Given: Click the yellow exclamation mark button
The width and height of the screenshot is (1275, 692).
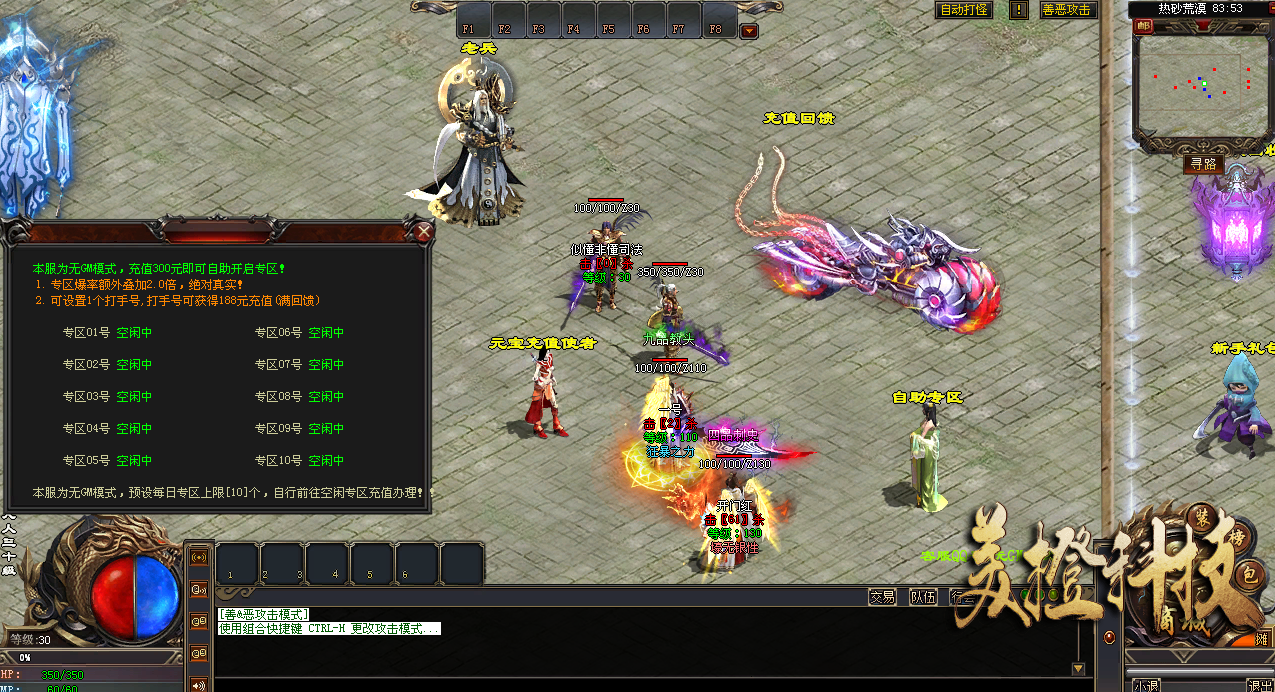Looking at the screenshot, I should pos(1018,10).
